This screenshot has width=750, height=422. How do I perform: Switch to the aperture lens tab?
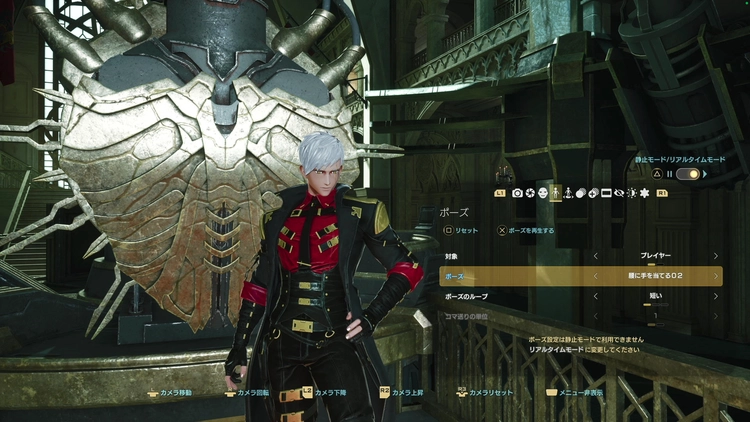coord(530,192)
